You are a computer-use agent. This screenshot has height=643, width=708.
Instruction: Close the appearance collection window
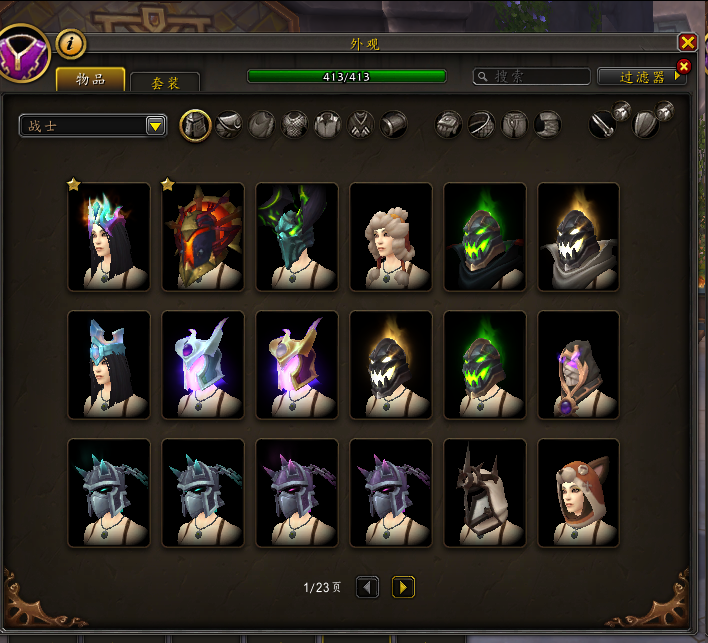[x=687, y=42]
